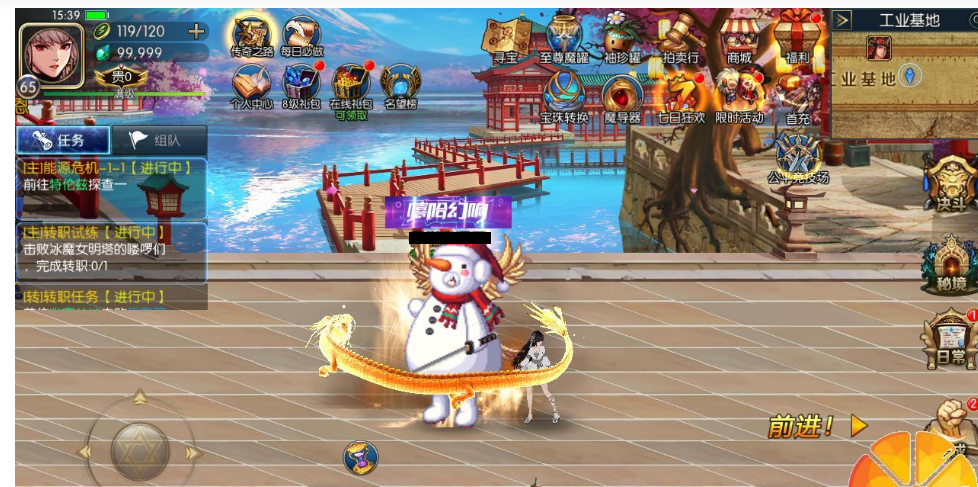
Task: Open the player character portrait
Action: click(52, 53)
